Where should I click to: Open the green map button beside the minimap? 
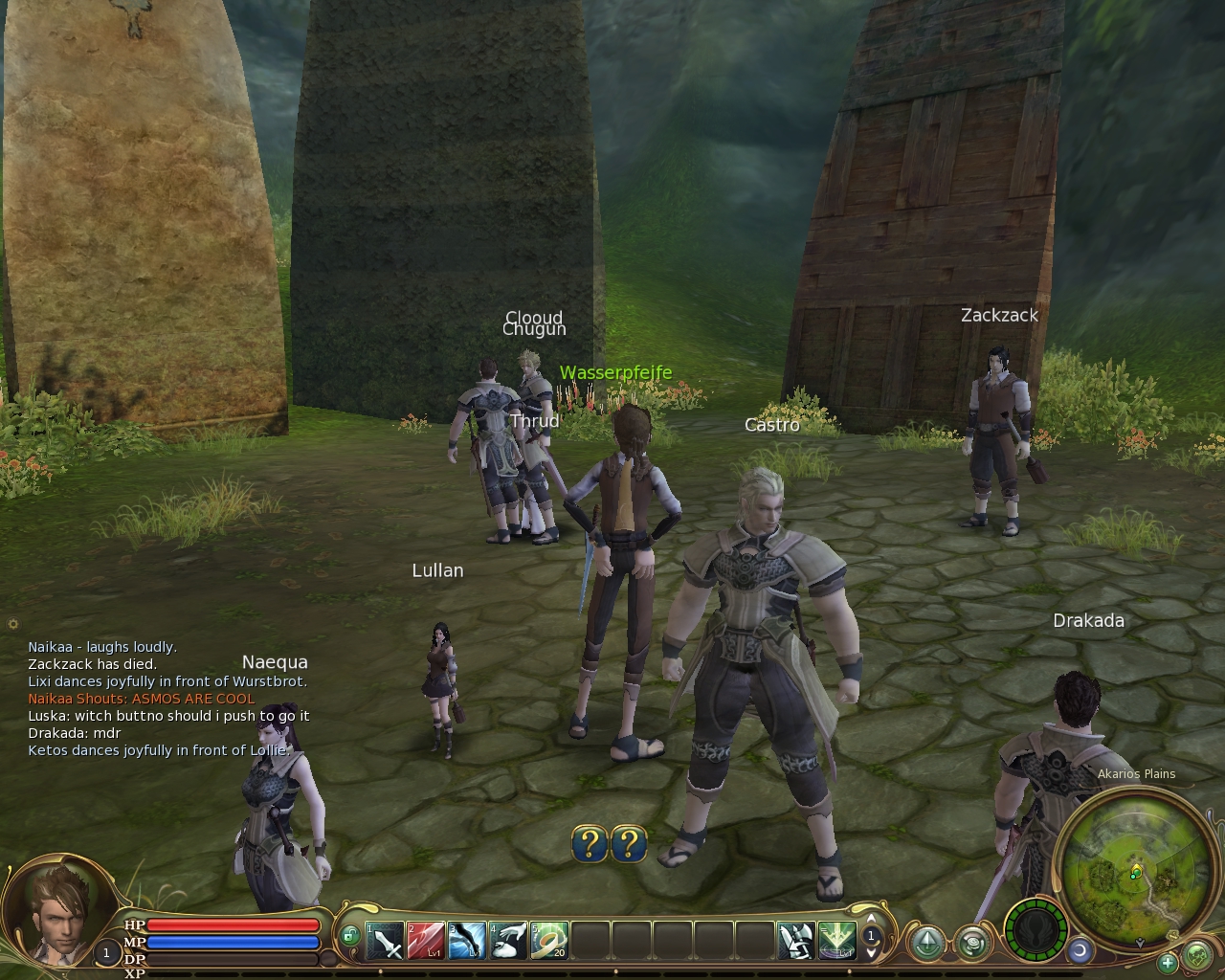pos(1197,954)
